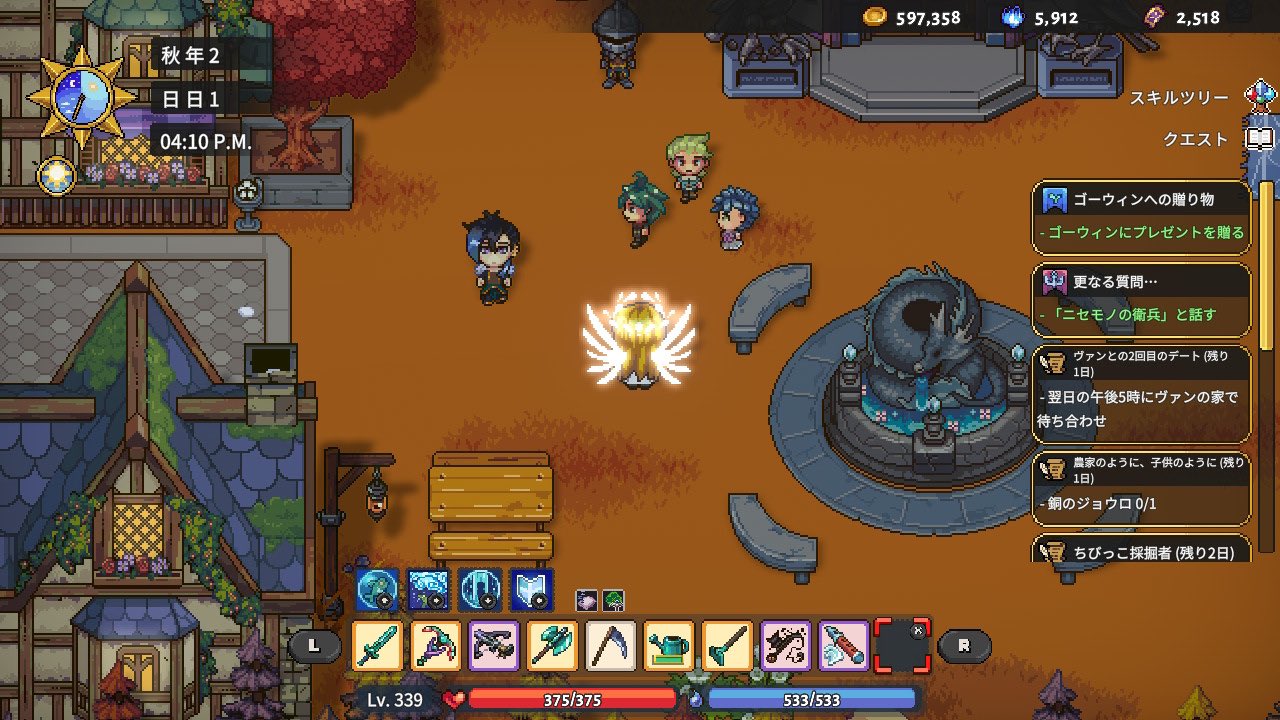Select the teal axe hotbar slot
The height and width of the screenshot is (720, 1280).
tap(552, 645)
